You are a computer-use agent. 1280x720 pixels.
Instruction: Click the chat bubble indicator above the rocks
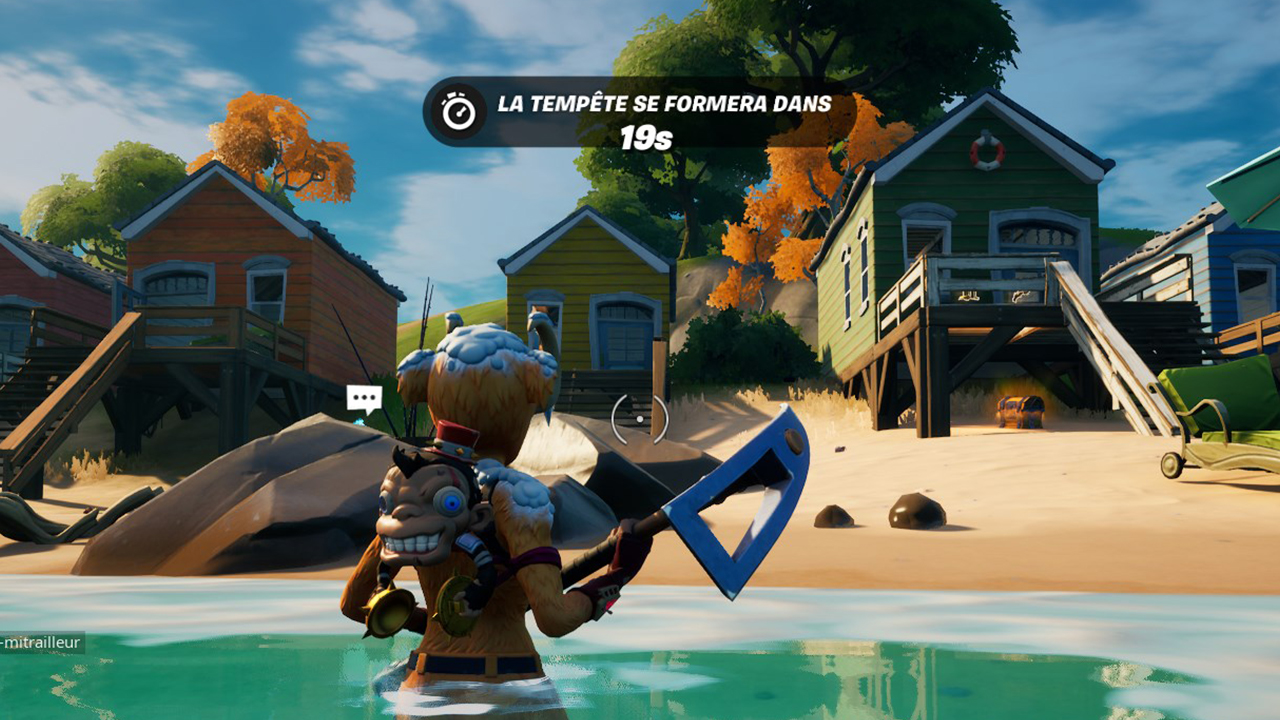pos(363,398)
